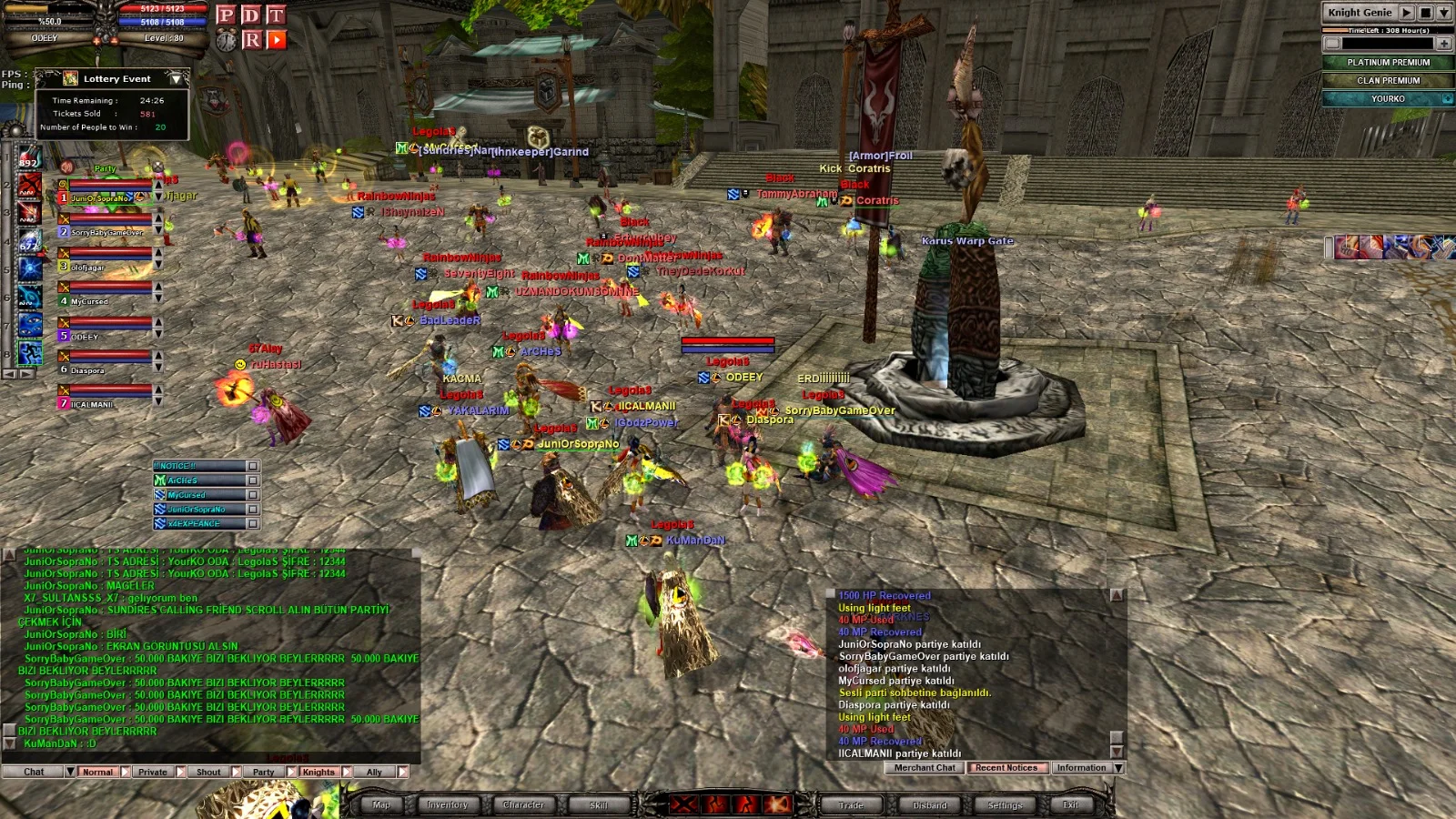Viewport: 1456px width, 819px height.
Task: Toggle the Knight Genie checkbox
Action: pos(1332,44)
